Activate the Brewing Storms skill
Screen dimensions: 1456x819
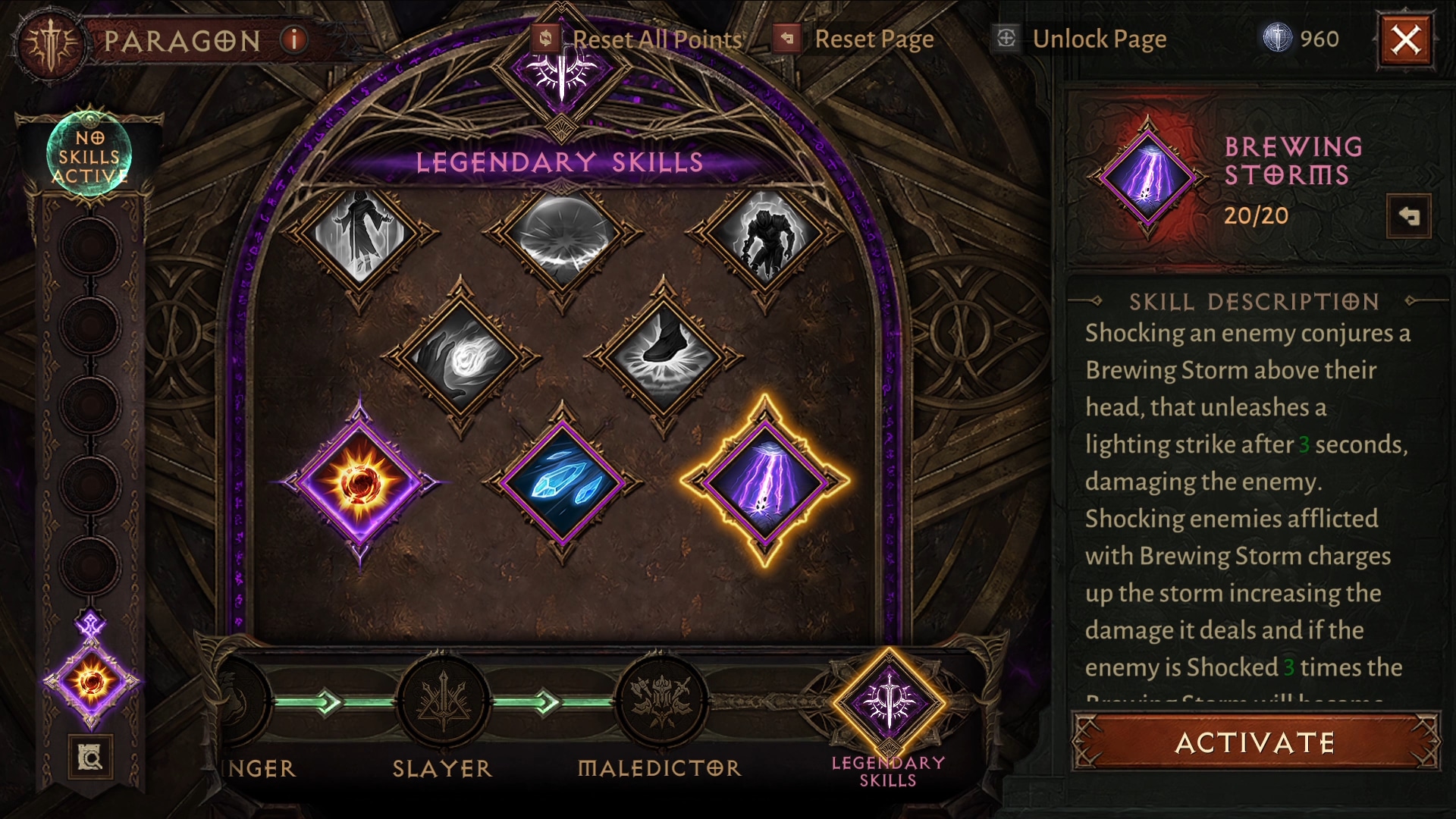point(1255,742)
